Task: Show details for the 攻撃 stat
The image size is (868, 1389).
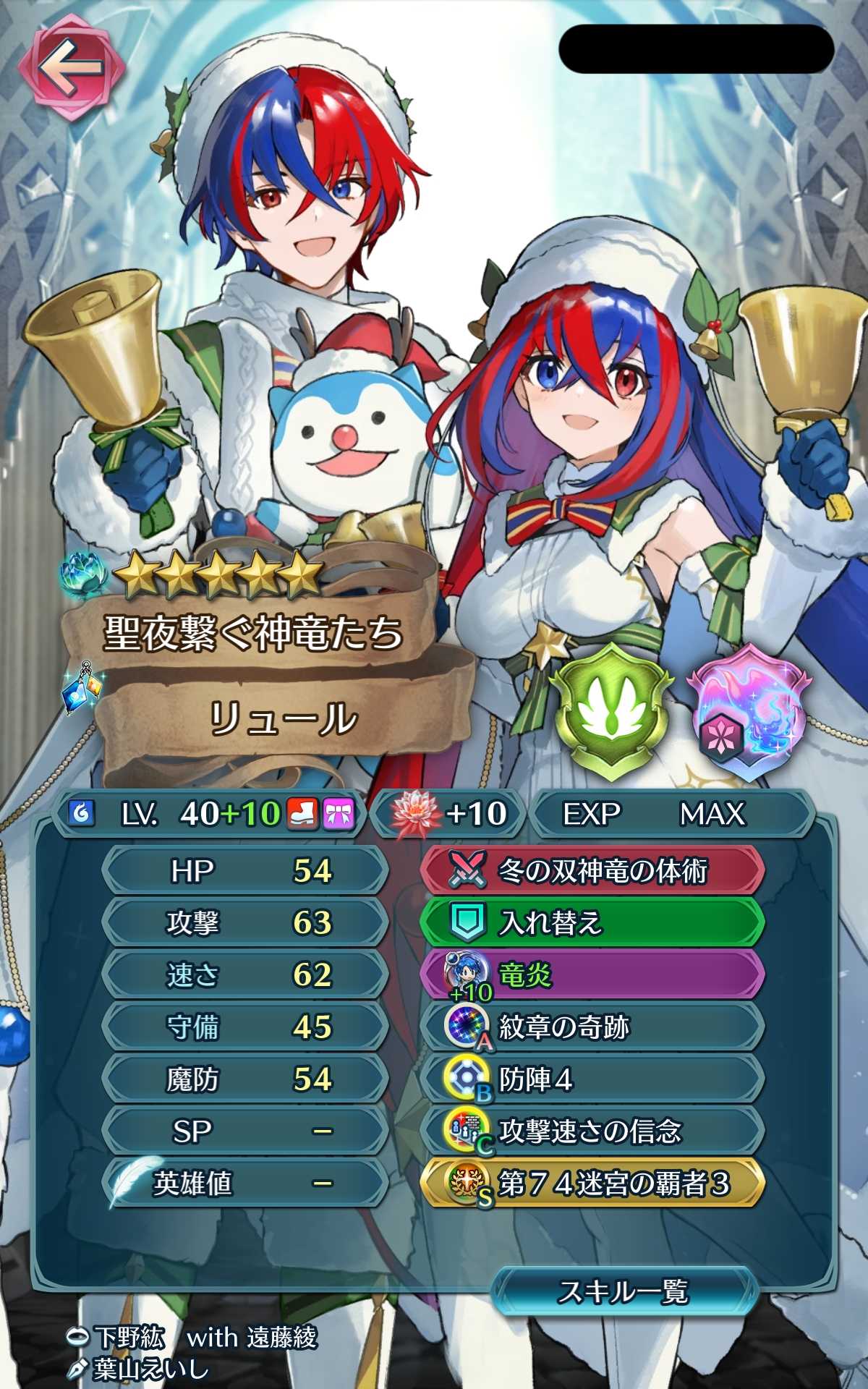Action: tap(246, 922)
